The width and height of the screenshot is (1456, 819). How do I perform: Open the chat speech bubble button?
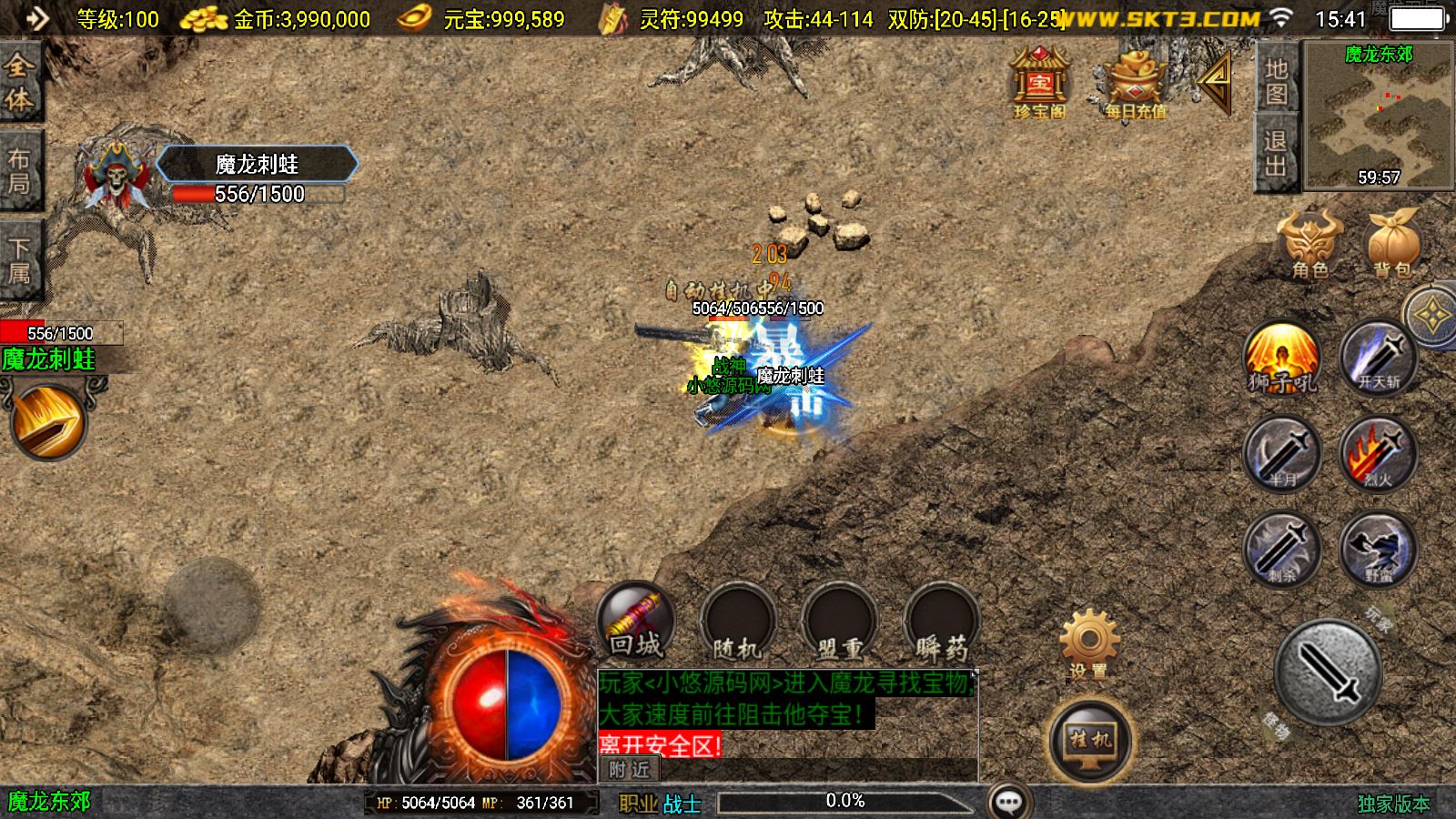click(1008, 801)
